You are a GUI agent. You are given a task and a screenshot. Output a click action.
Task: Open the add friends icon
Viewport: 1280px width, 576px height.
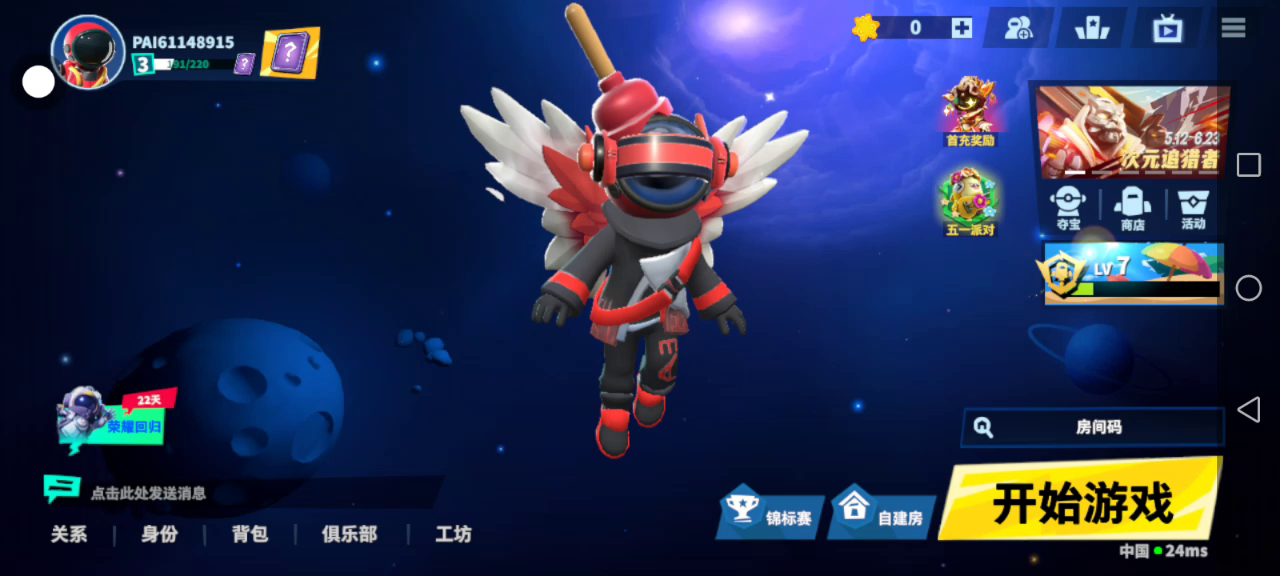tap(1018, 28)
